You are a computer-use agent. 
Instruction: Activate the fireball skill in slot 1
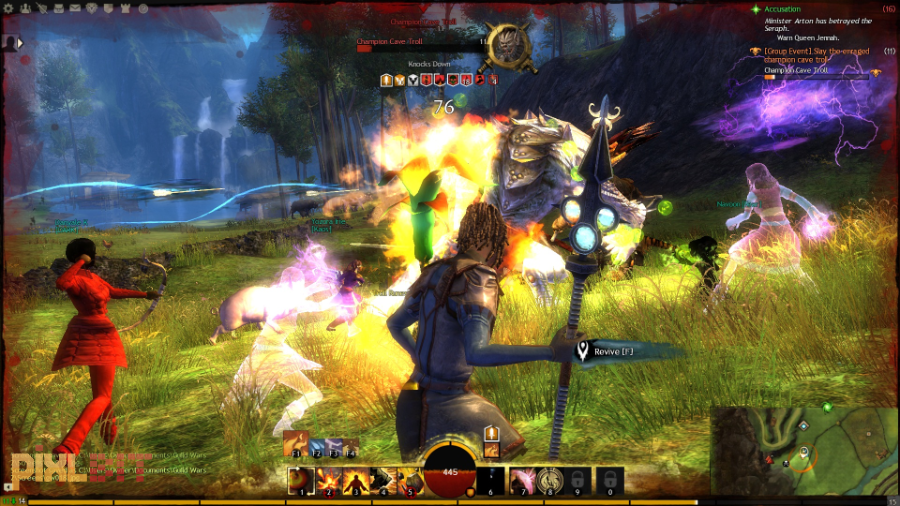[301, 480]
